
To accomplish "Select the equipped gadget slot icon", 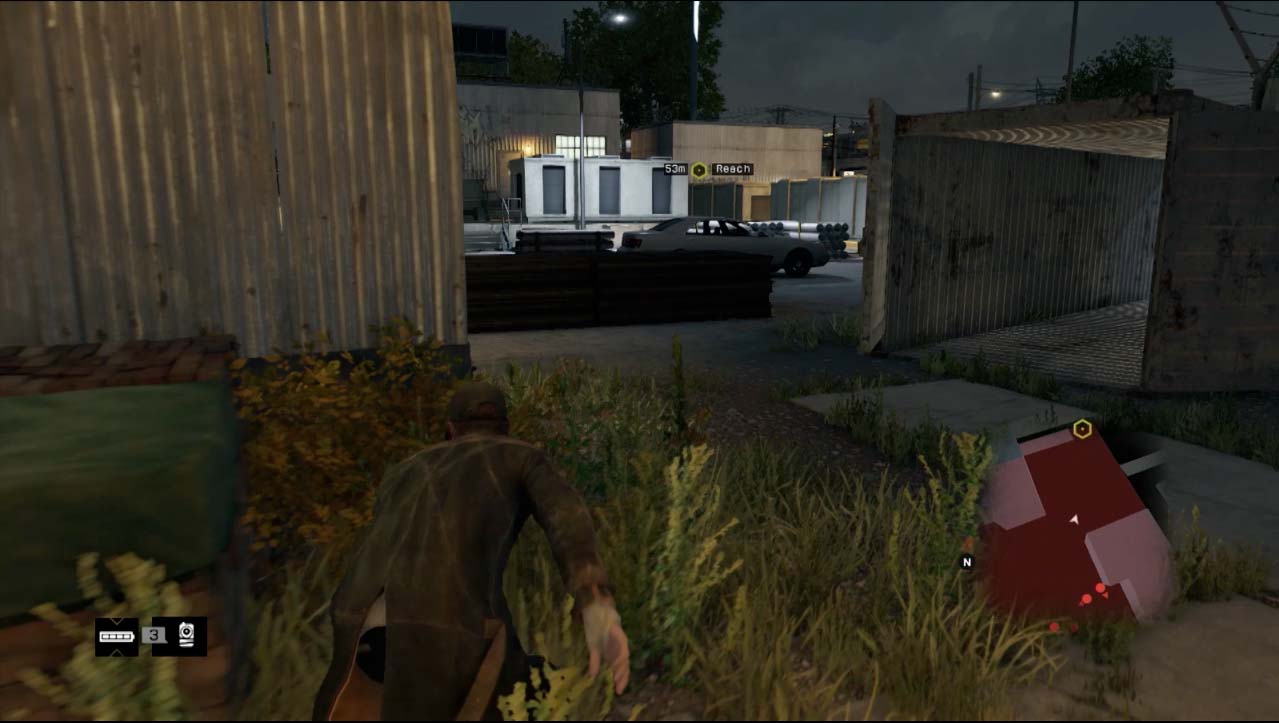I will coord(186,636).
